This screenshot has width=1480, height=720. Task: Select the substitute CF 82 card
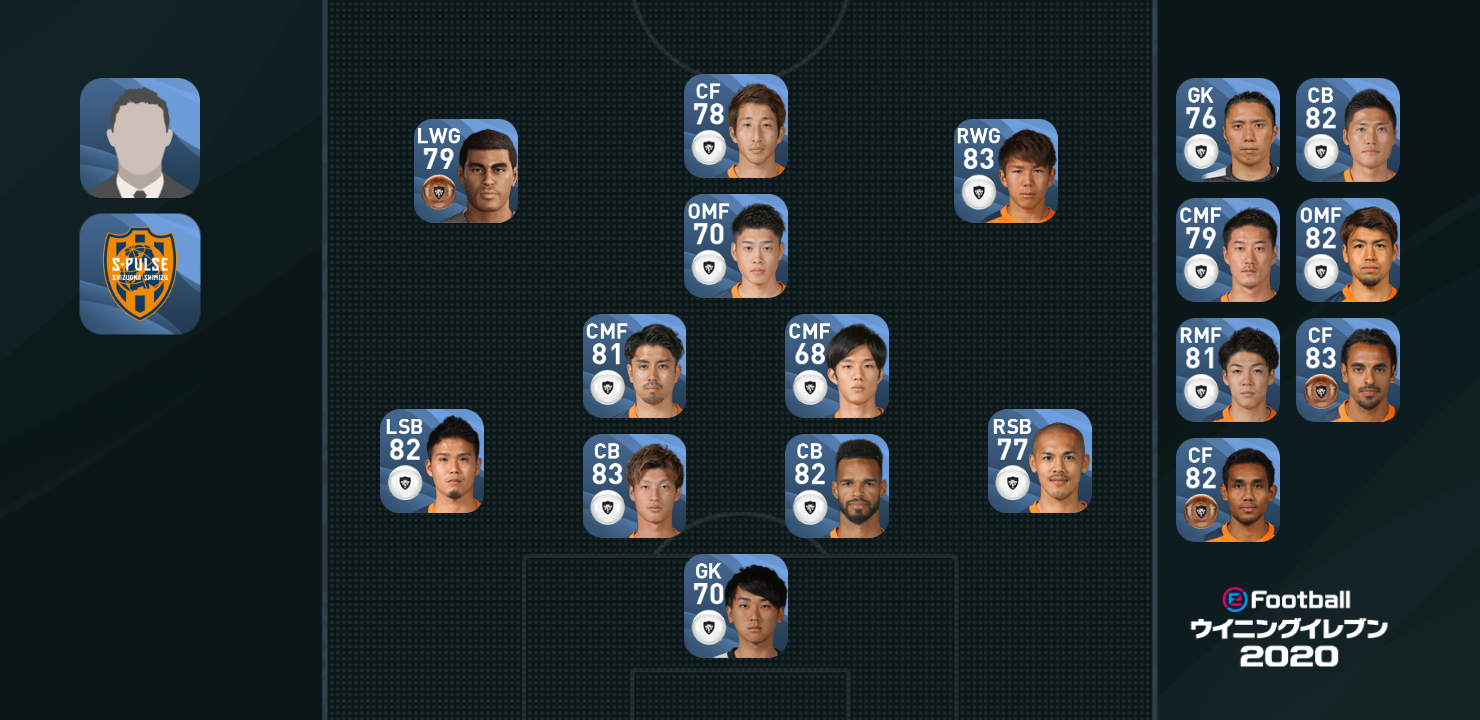click(x=1228, y=490)
